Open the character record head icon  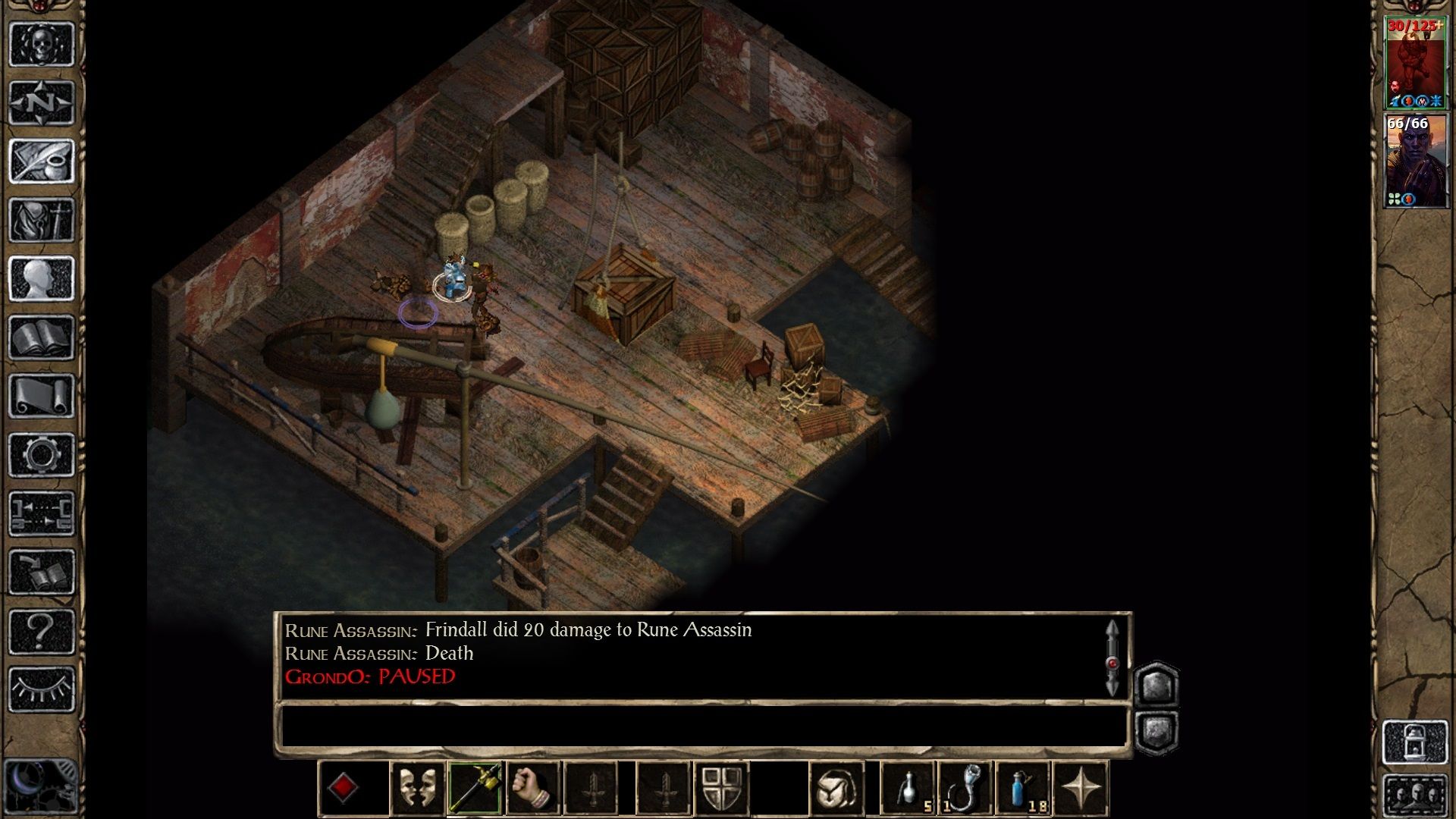pyautogui.click(x=42, y=278)
